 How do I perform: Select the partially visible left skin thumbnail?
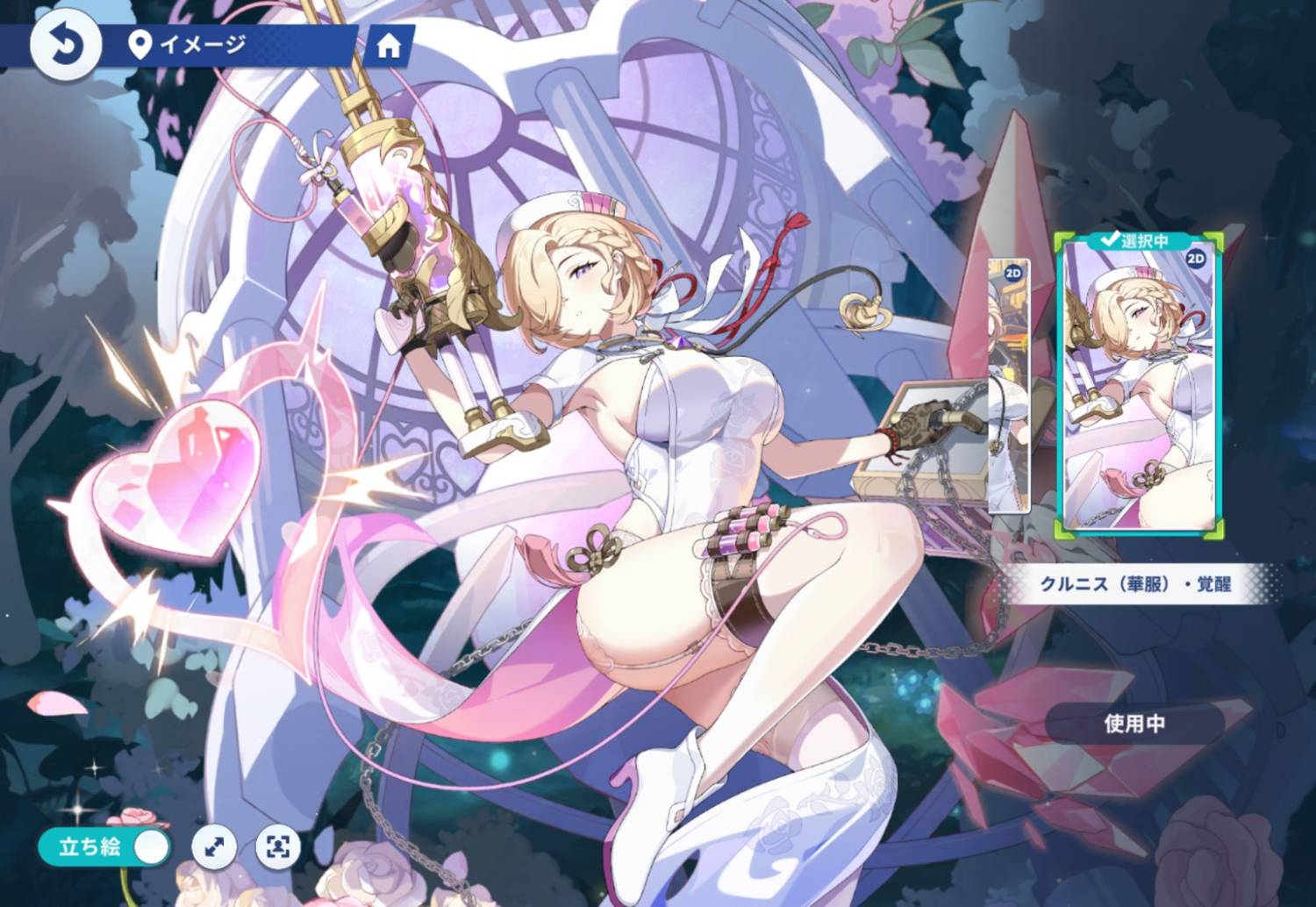(1009, 386)
